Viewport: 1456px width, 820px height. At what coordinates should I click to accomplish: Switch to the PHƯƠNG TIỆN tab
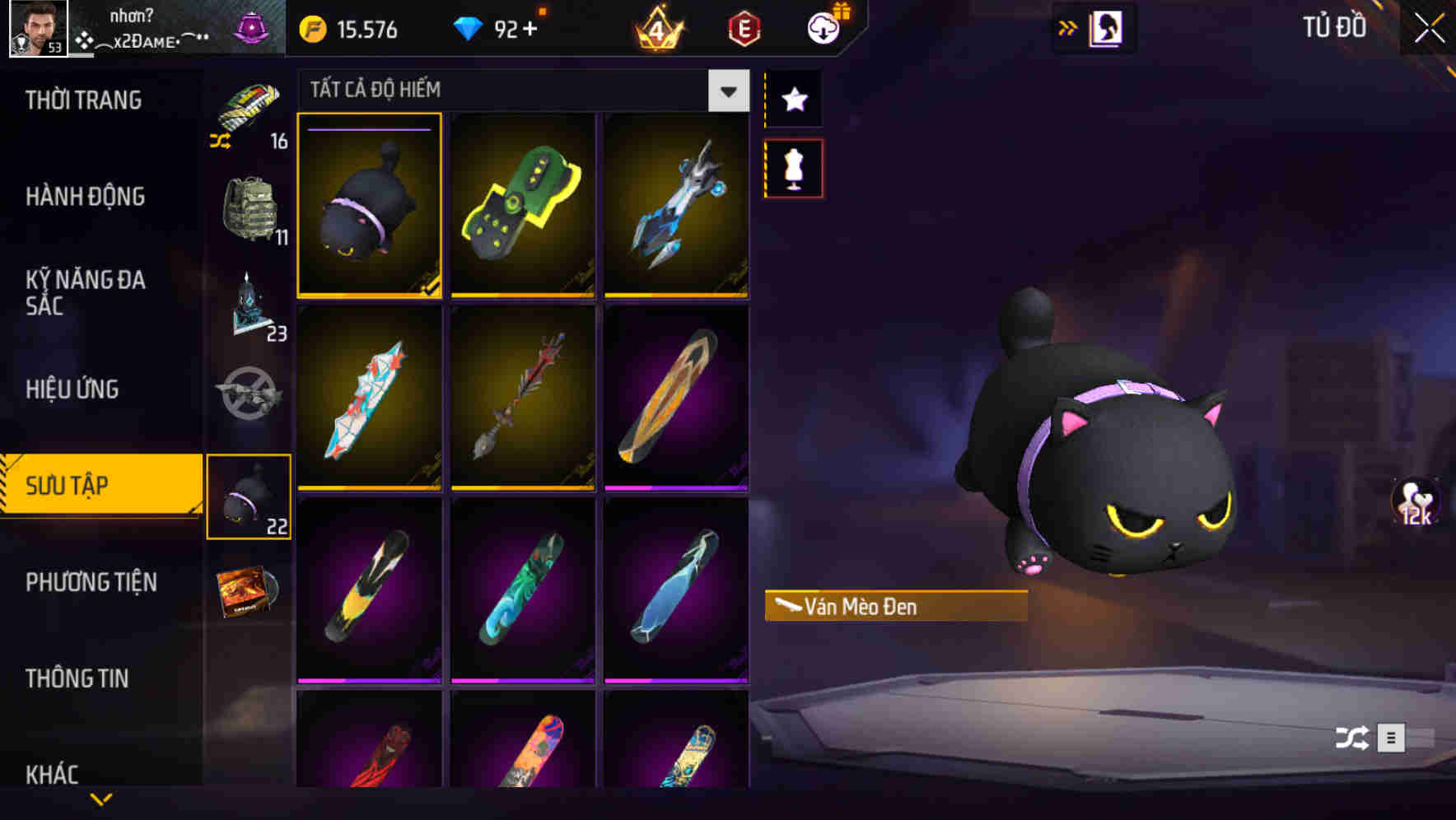[x=91, y=582]
